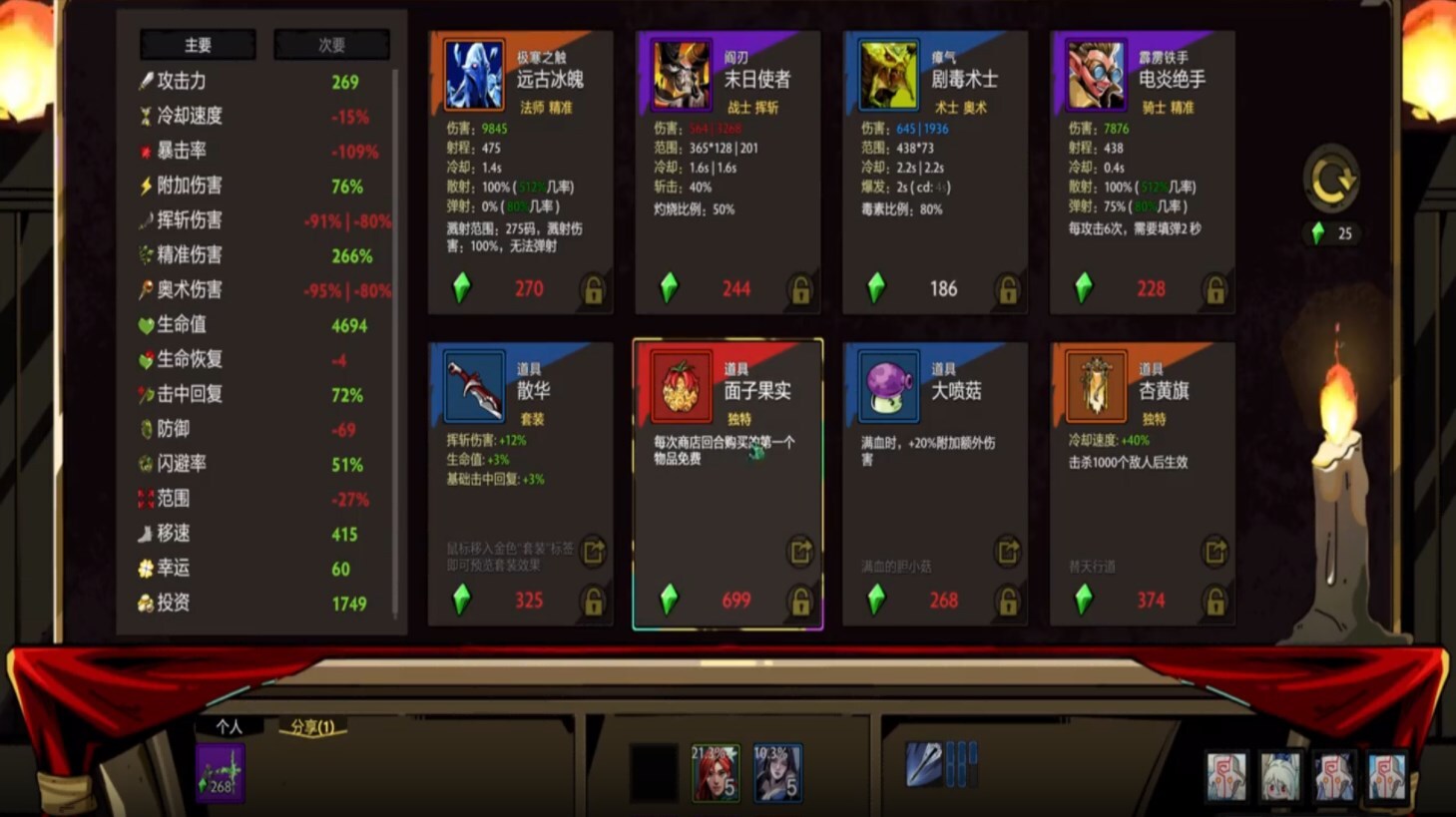
Task: Select the 远古冰魄 weapon icon
Action: click(x=473, y=74)
